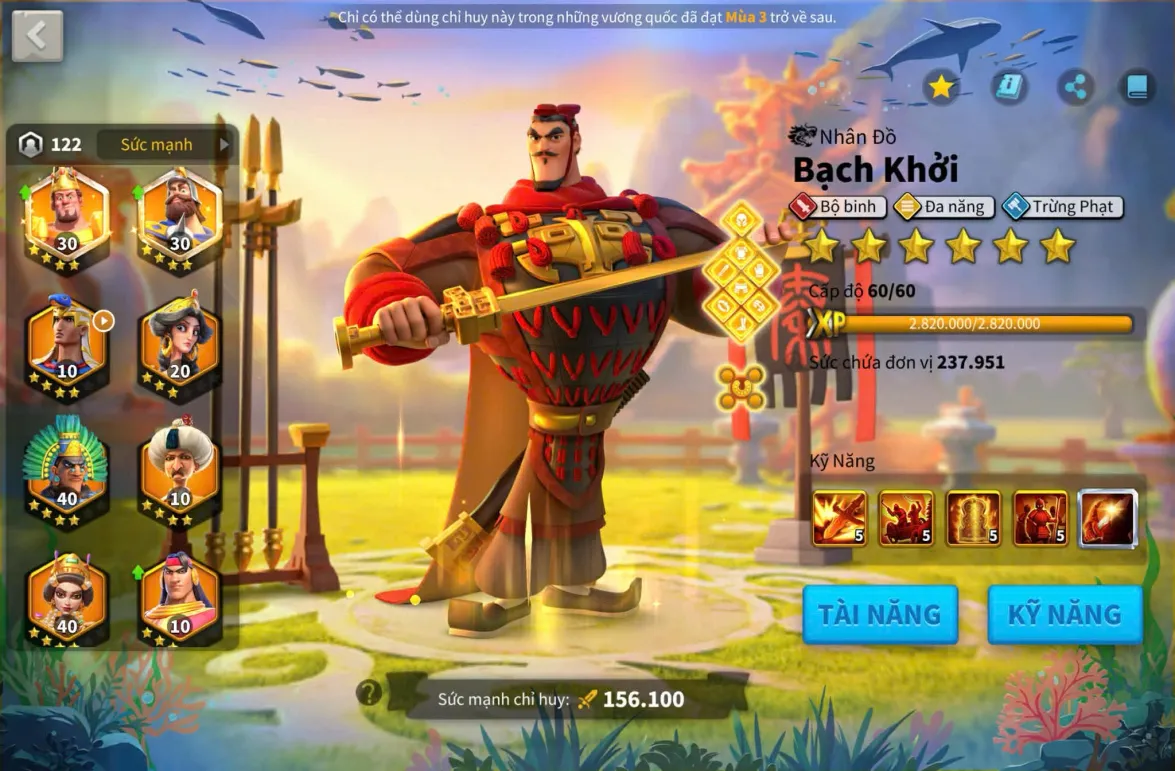Screen dimensions: 1175x771
Task: Select the red soldier skill icon
Action: (x=1040, y=518)
